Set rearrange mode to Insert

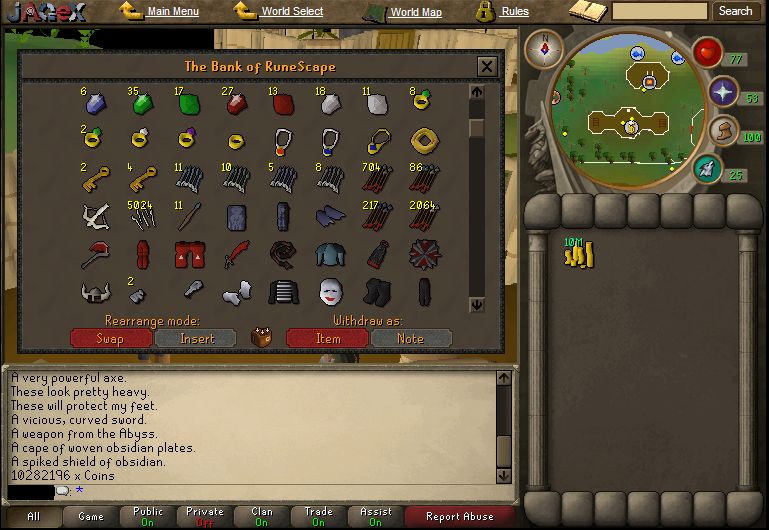point(196,338)
